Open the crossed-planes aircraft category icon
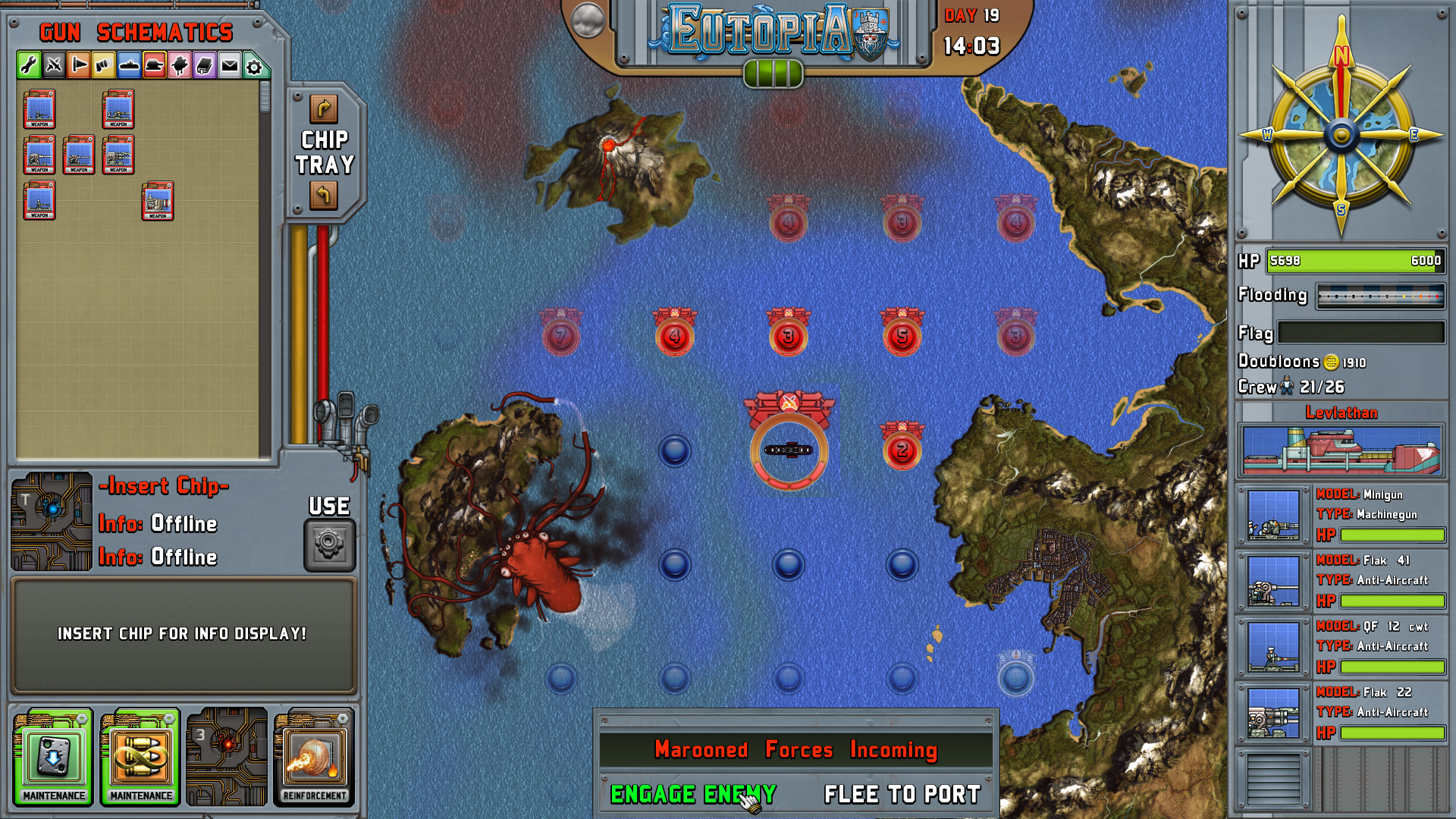This screenshot has width=1456, height=819. pos(53,66)
